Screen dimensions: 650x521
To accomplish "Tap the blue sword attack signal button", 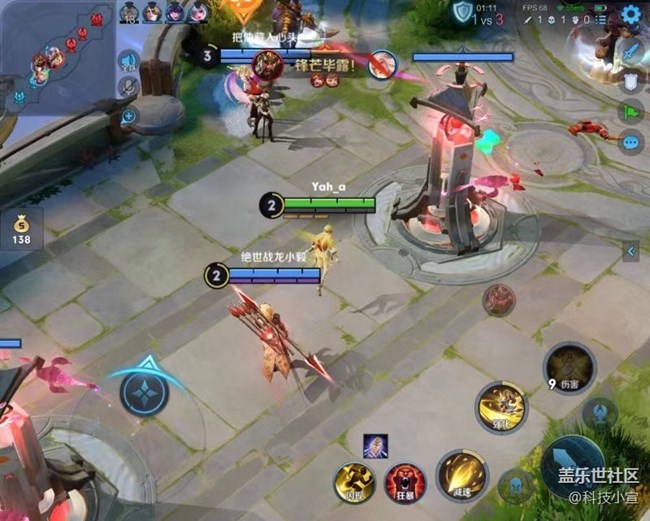I will [x=631, y=49].
